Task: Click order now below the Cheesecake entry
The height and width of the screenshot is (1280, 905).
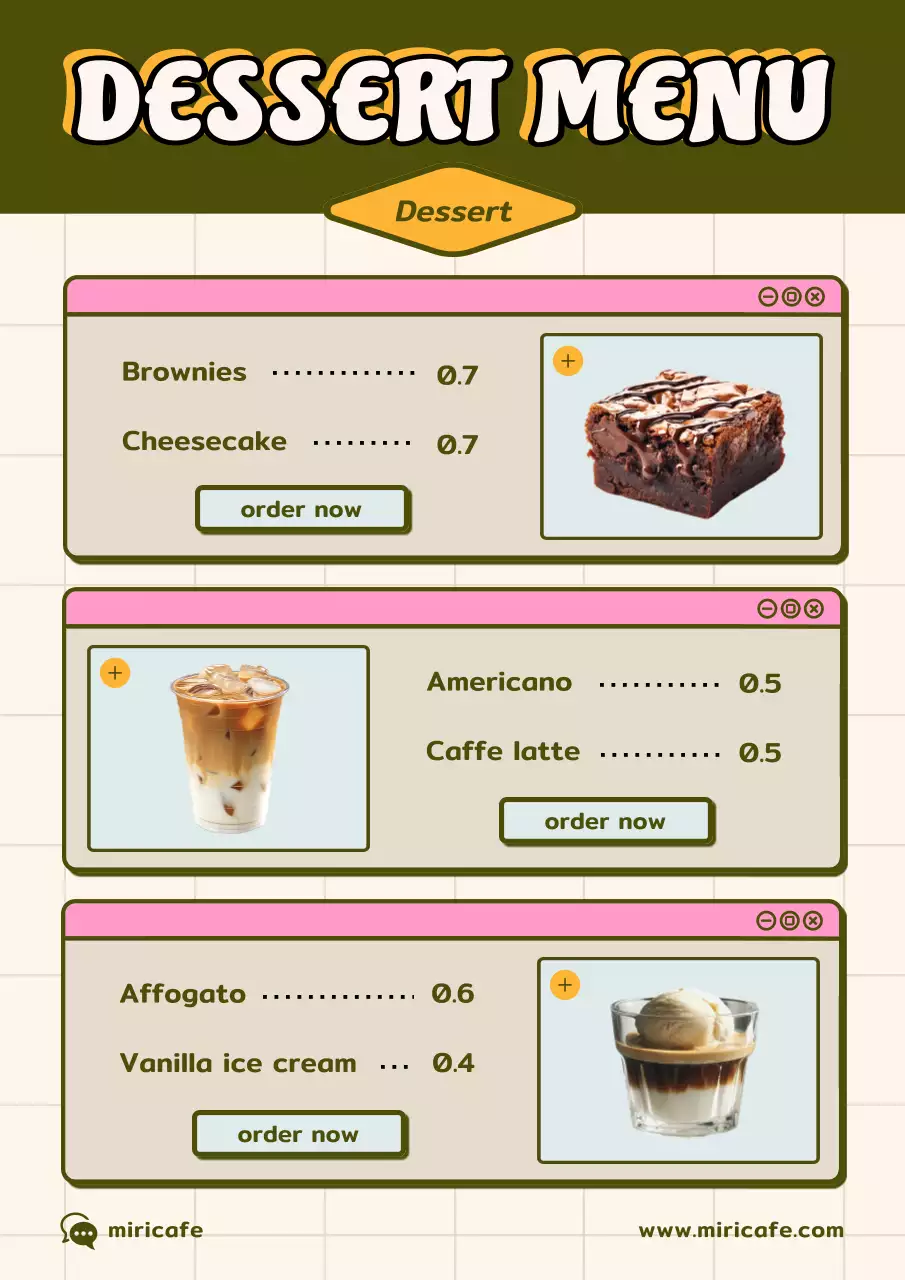Action: point(302,509)
